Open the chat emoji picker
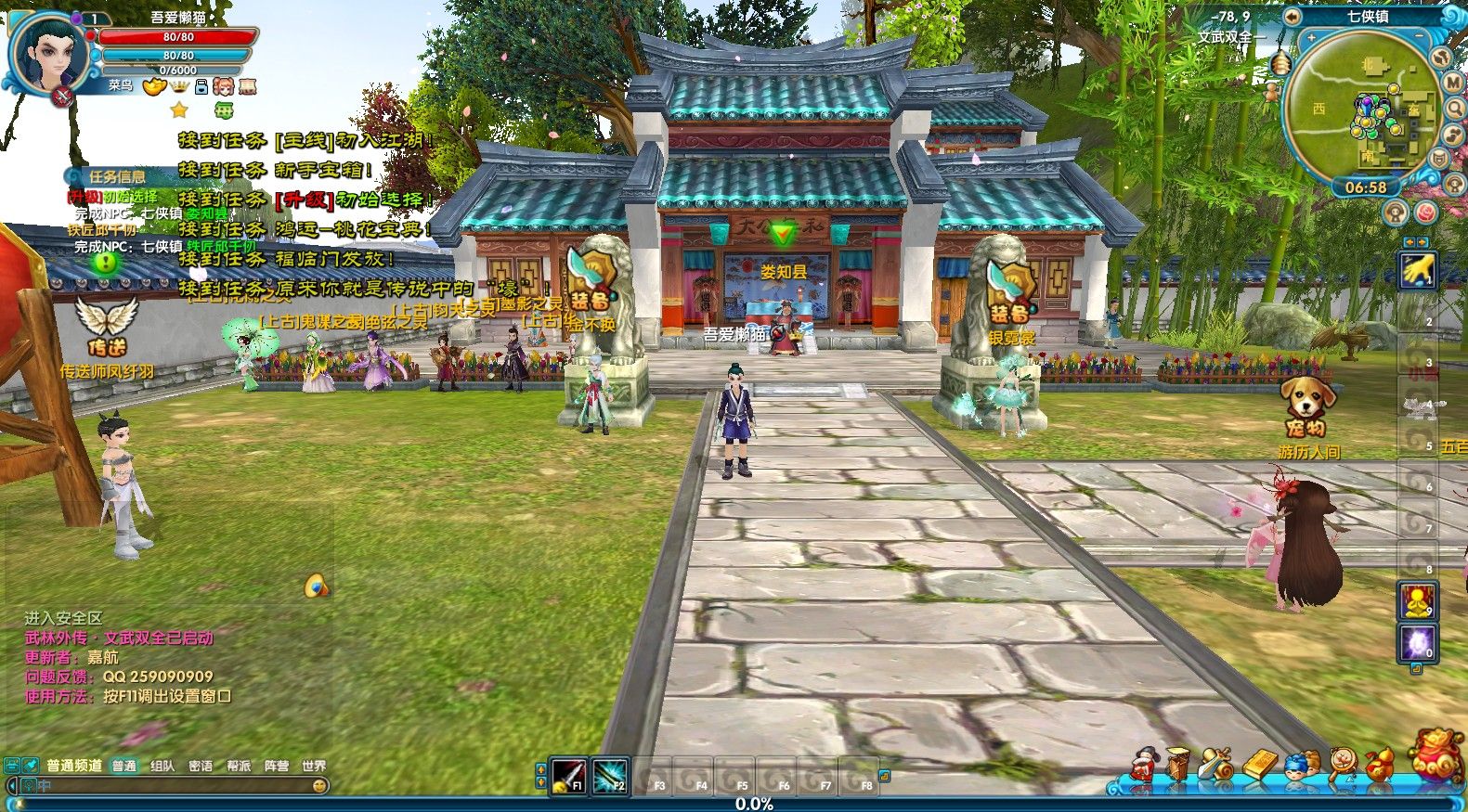The height and width of the screenshot is (812, 1468). pos(319,785)
